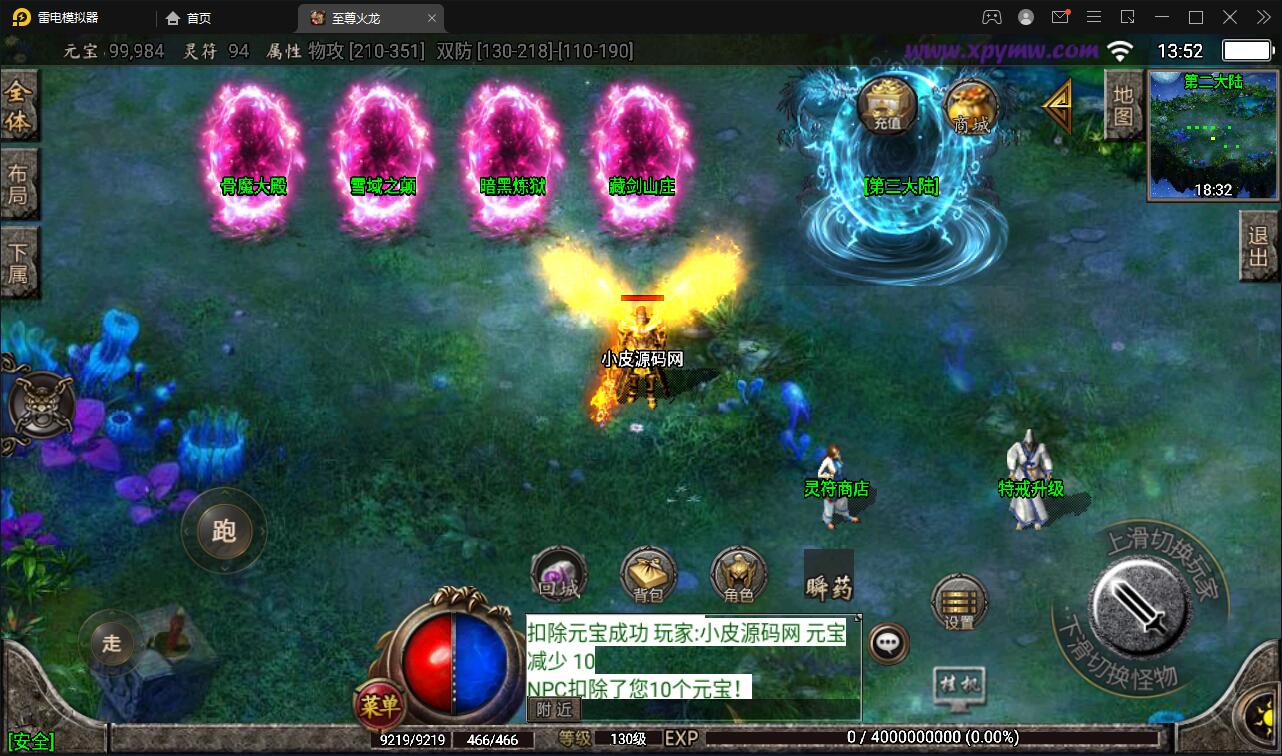Click the 布局 layout button
Image resolution: width=1282 pixels, height=756 pixels.
click(20, 182)
